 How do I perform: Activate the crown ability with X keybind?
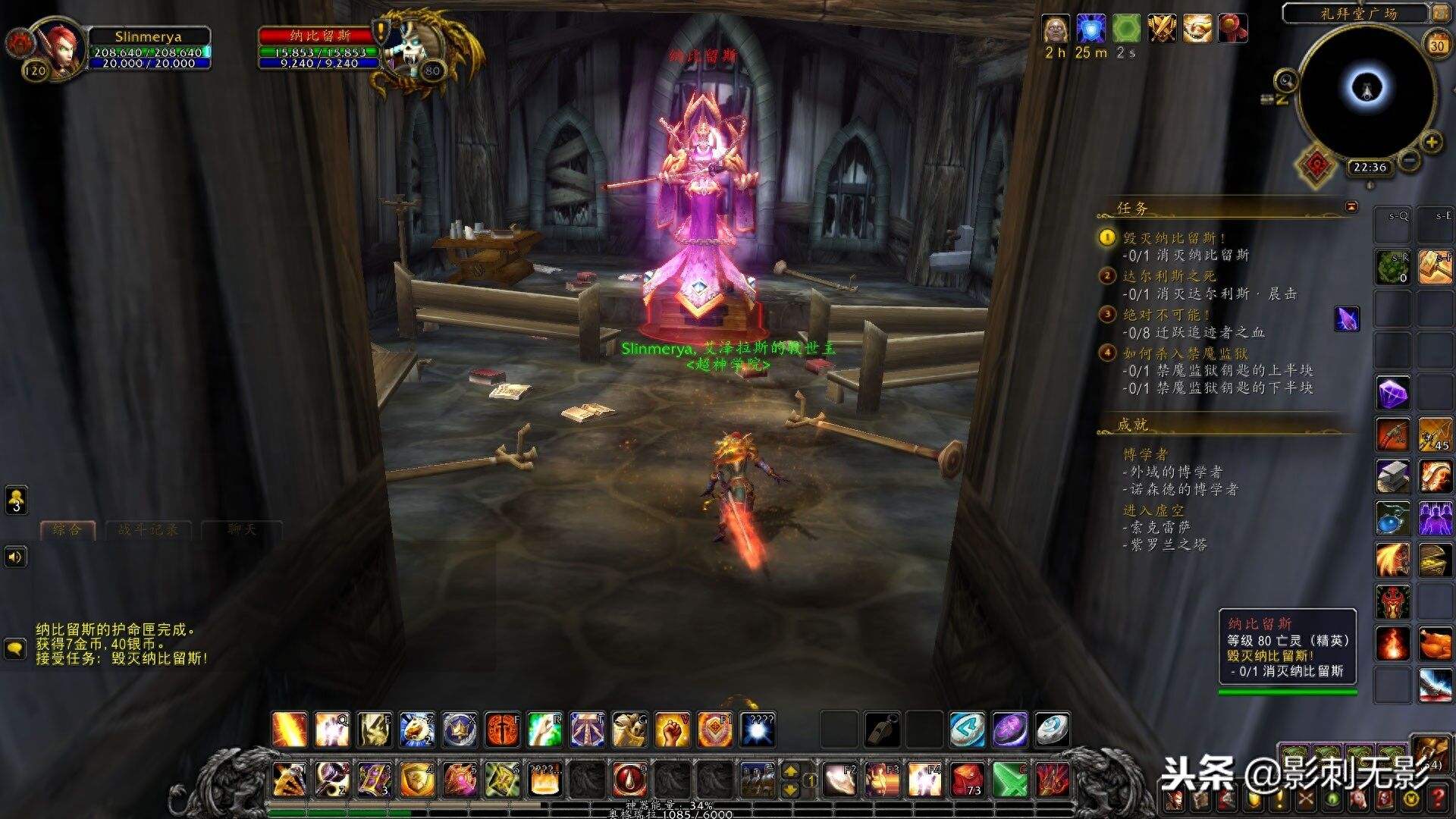pyautogui.click(x=460, y=730)
